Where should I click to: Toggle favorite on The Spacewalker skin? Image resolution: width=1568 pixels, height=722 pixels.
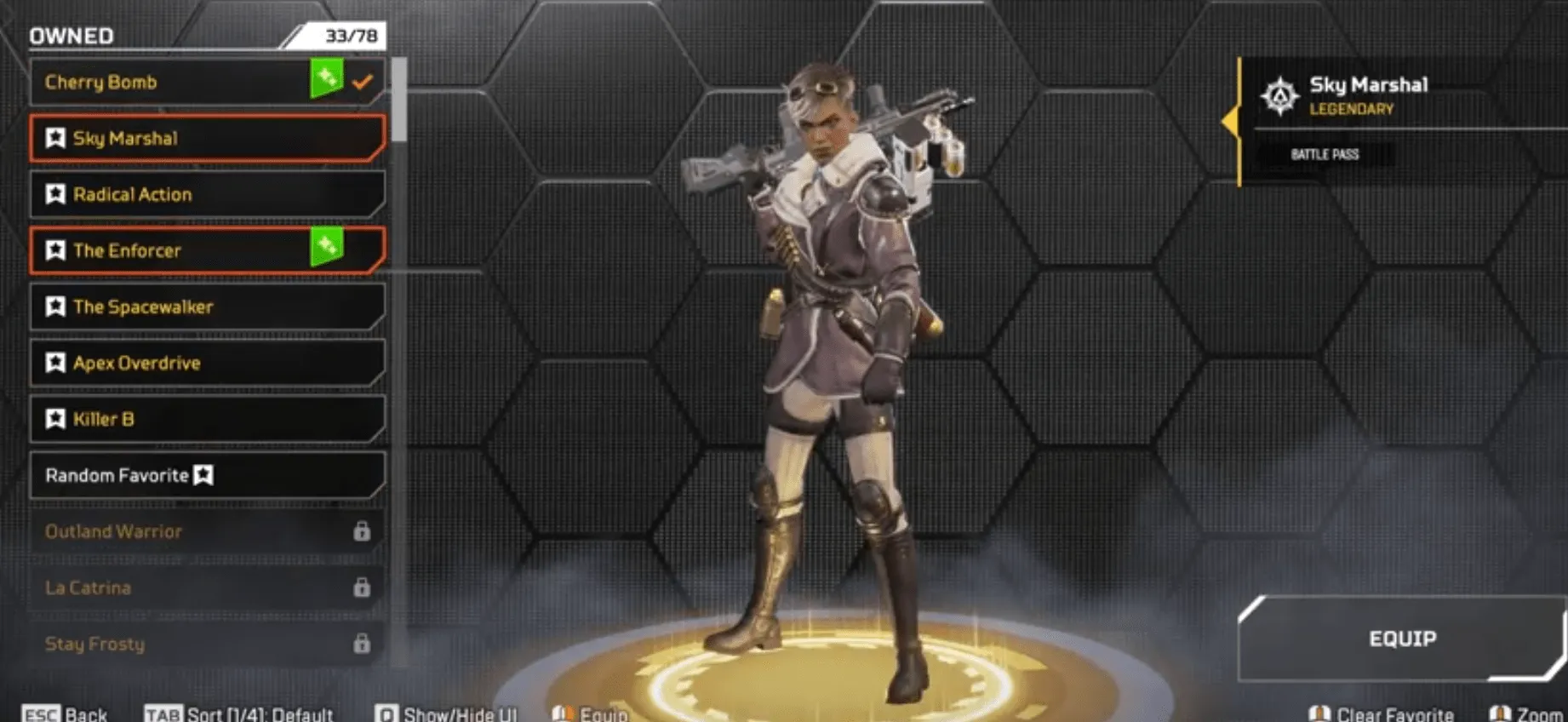tap(55, 307)
